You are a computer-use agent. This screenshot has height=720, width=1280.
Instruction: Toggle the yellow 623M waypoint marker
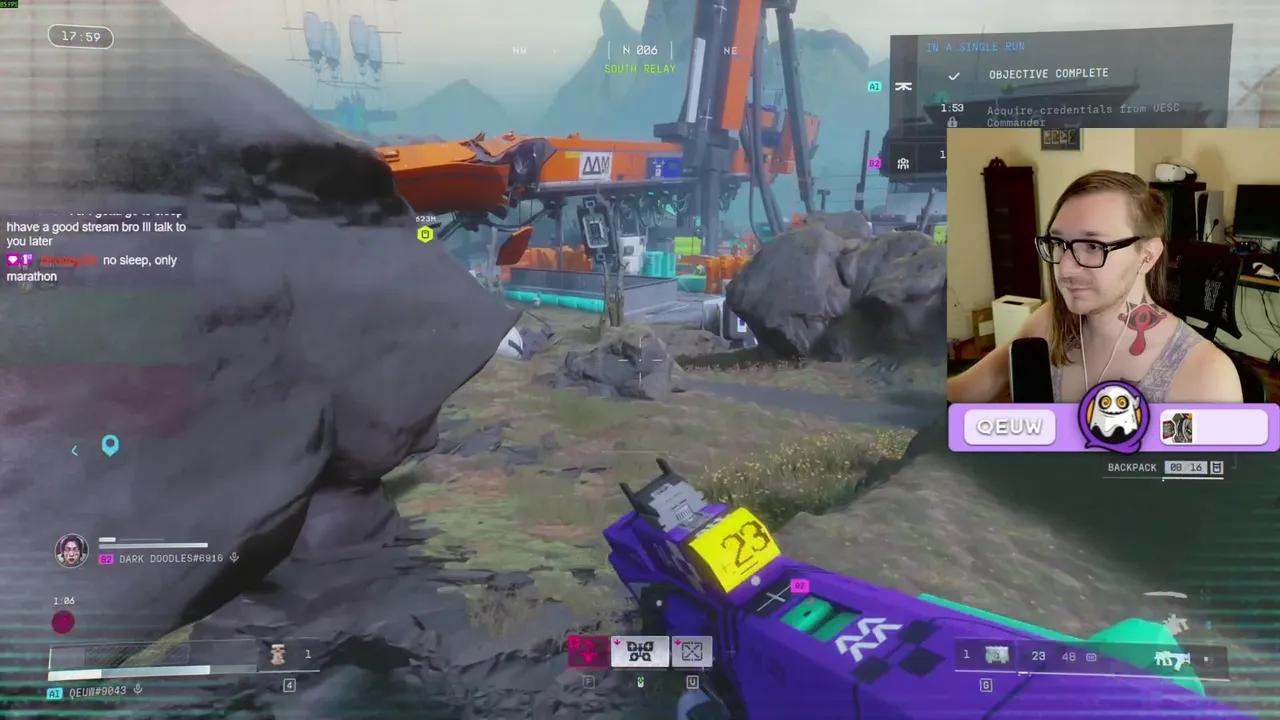[425, 234]
